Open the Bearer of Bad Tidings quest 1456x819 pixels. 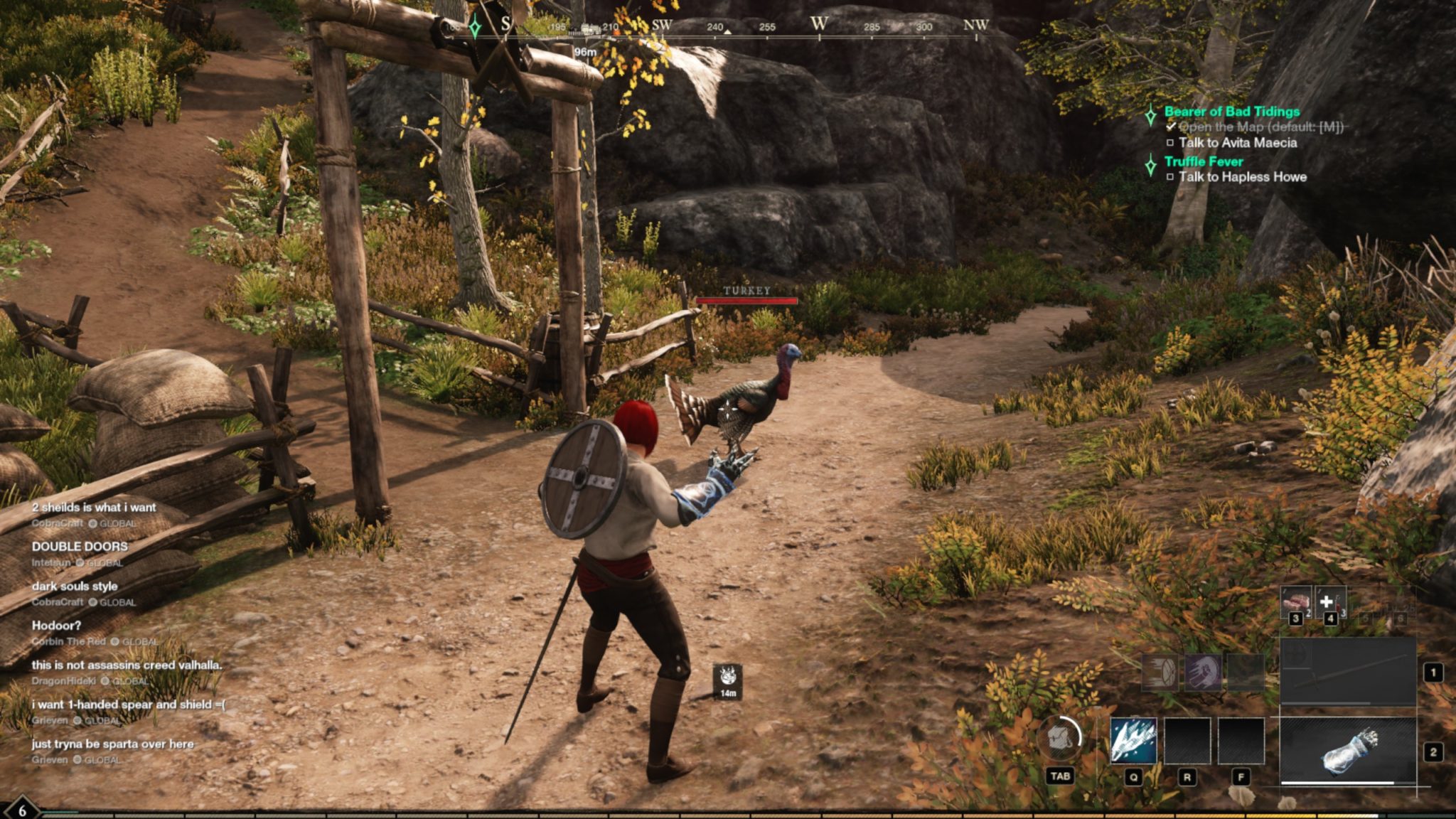(x=1231, y=112)
